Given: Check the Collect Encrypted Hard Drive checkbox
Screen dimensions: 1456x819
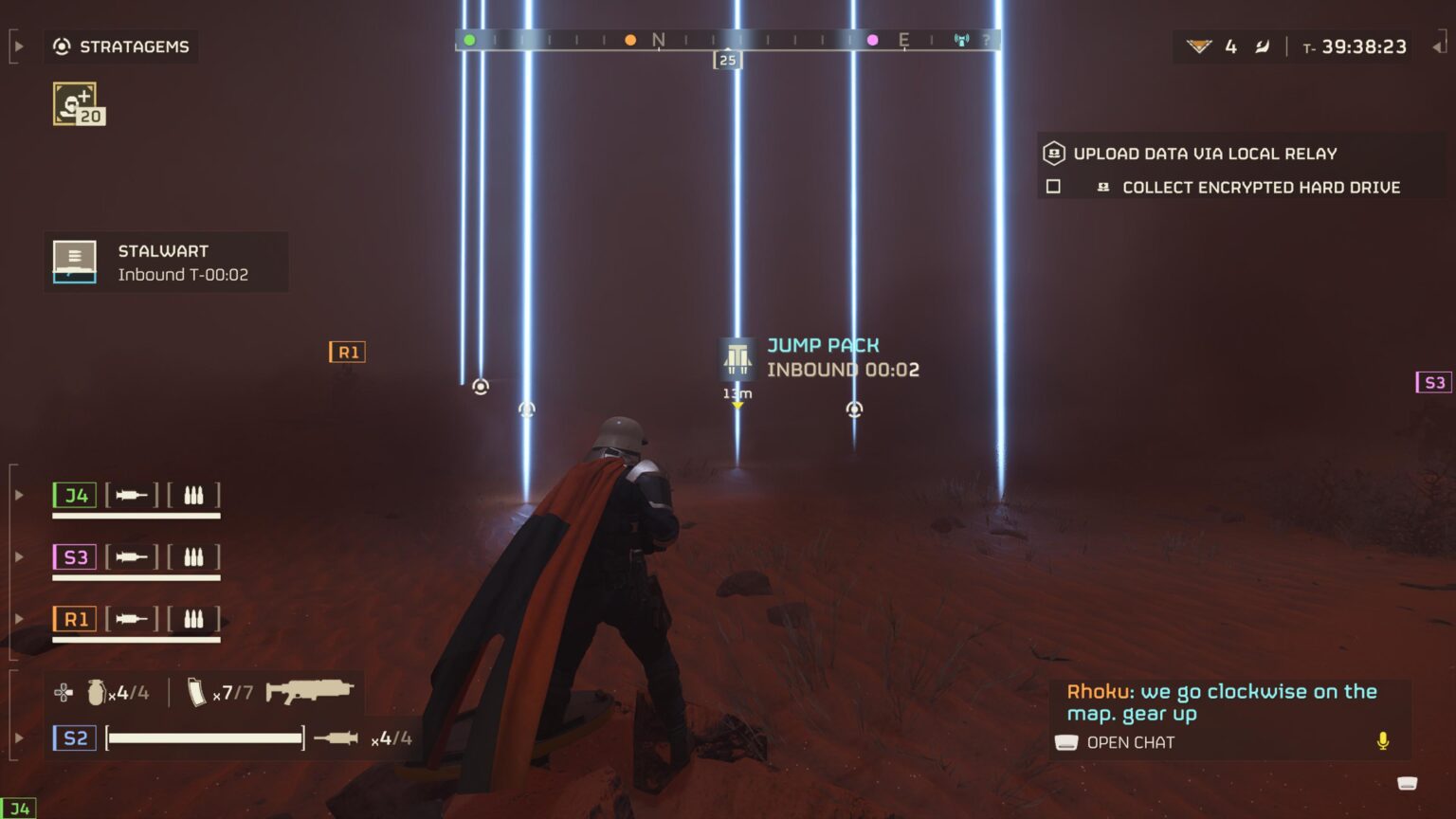Looking at the screenshot, I should pos(1053,187).
